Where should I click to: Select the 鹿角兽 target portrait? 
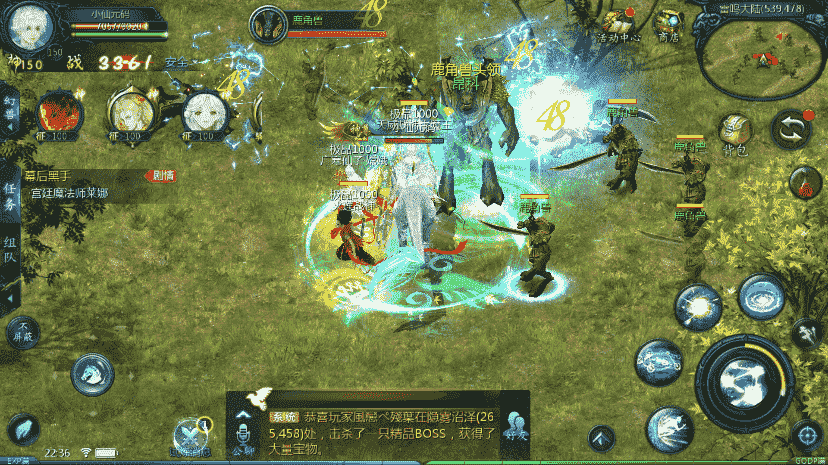[267, 24]
